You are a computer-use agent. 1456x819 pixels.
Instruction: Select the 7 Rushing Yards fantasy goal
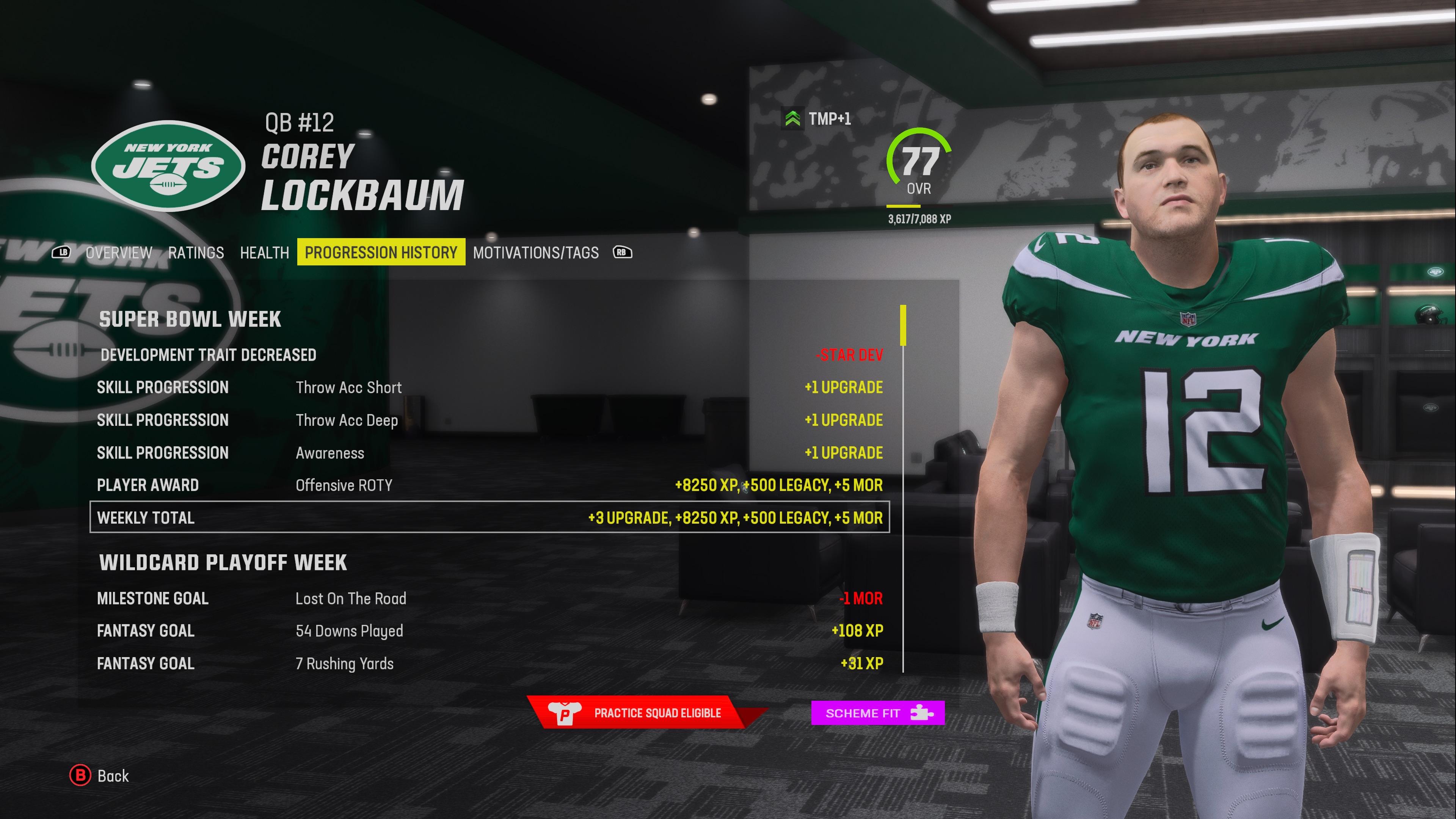[490, 664]
